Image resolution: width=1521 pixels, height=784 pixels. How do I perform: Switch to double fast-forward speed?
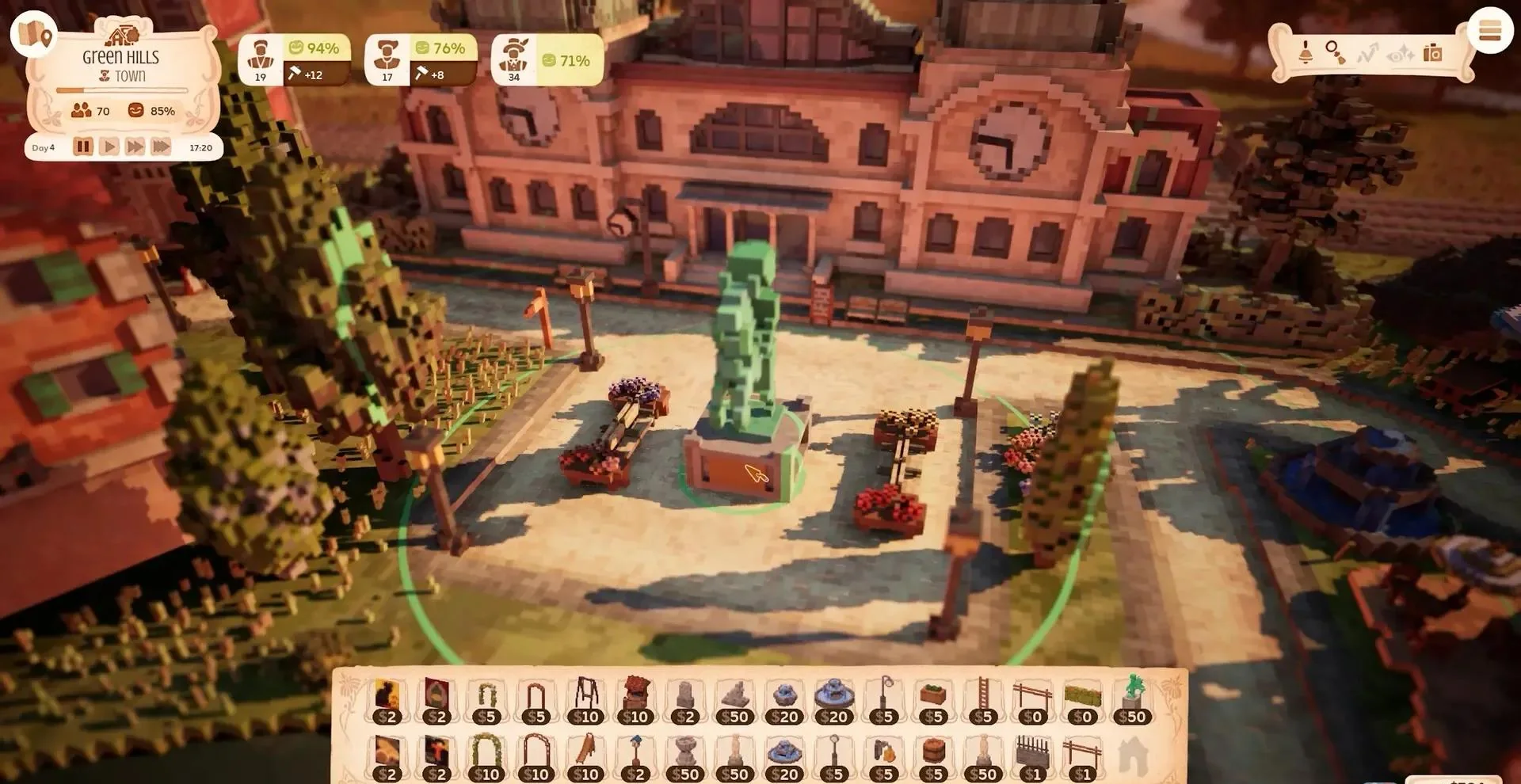pyautogui.click(x=135, y=147)
